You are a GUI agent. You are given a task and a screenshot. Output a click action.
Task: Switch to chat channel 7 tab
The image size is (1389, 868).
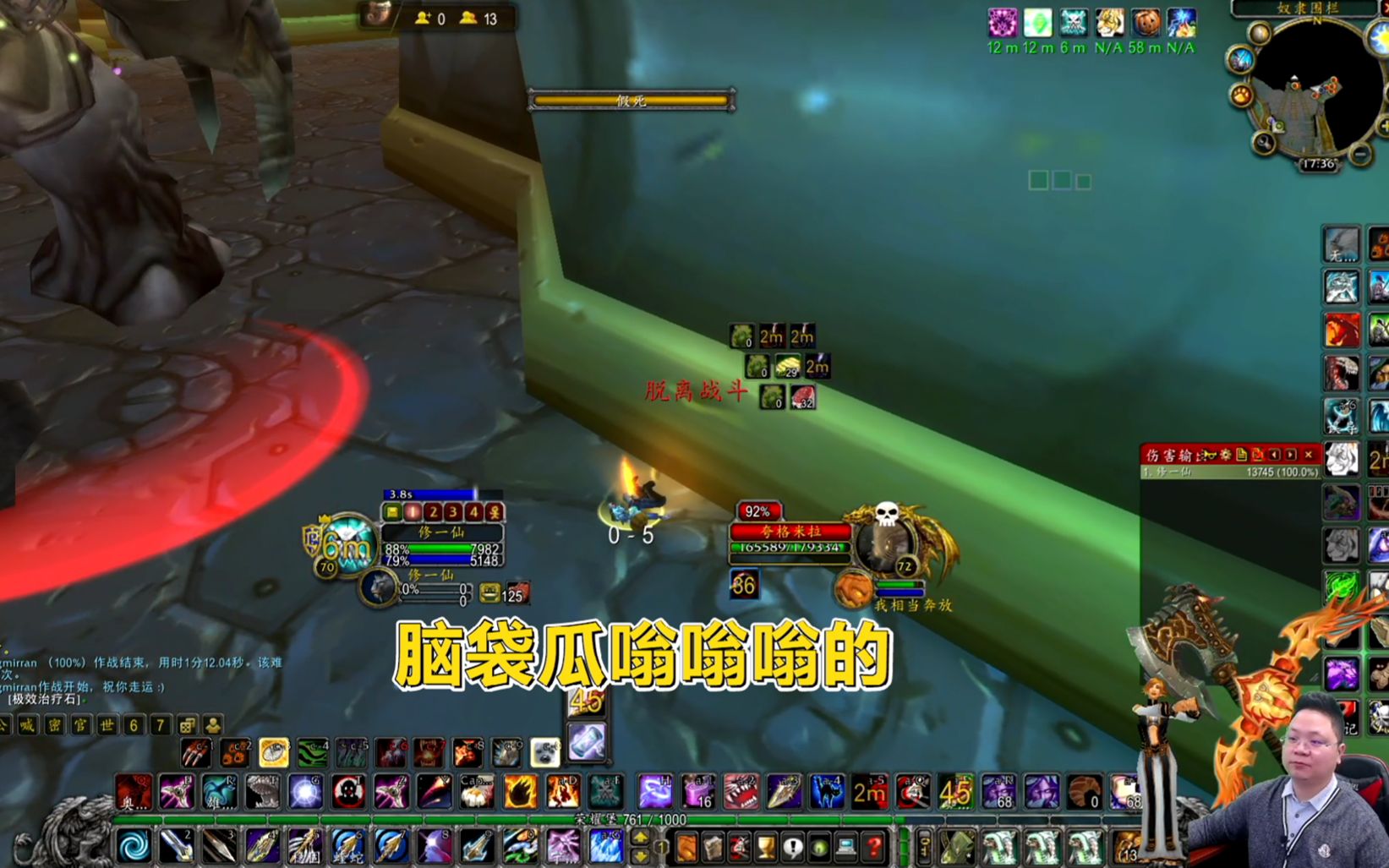pos(159,725)
